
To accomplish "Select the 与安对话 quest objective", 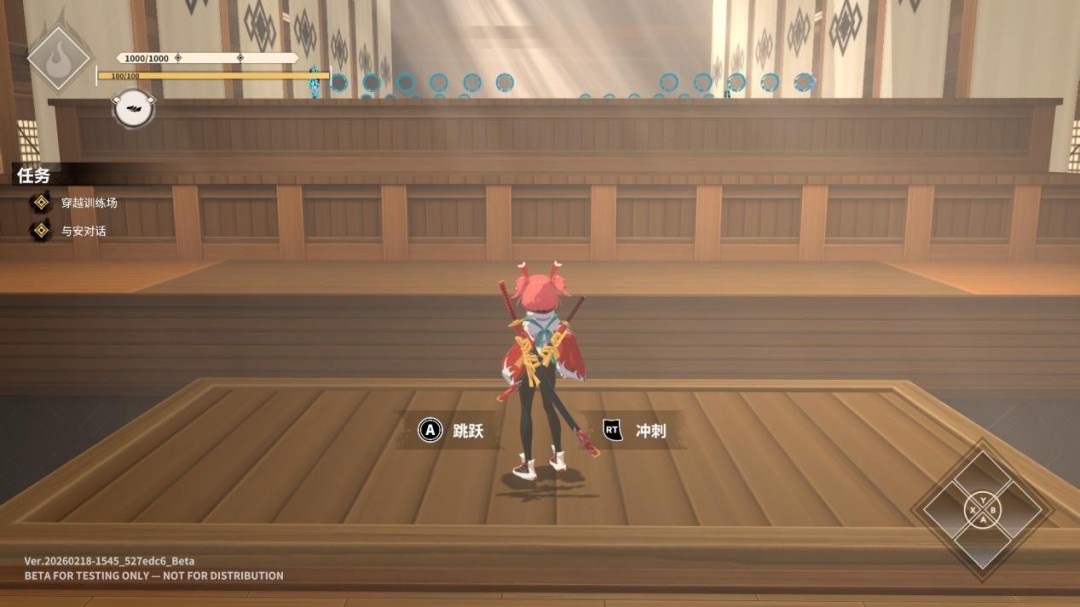I will click(82, 231).
